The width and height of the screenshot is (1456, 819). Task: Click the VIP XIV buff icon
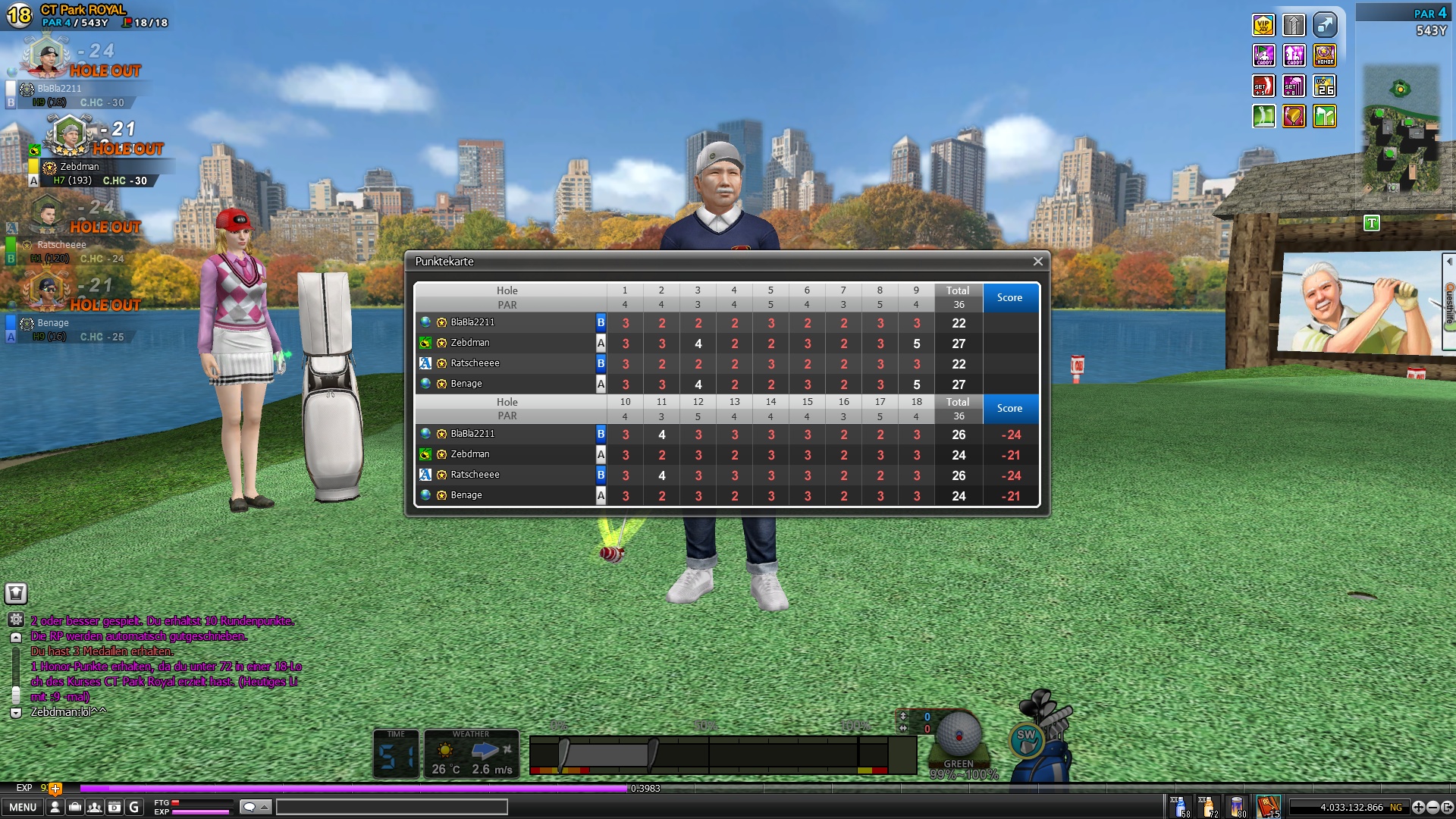tap(1263, 26)
